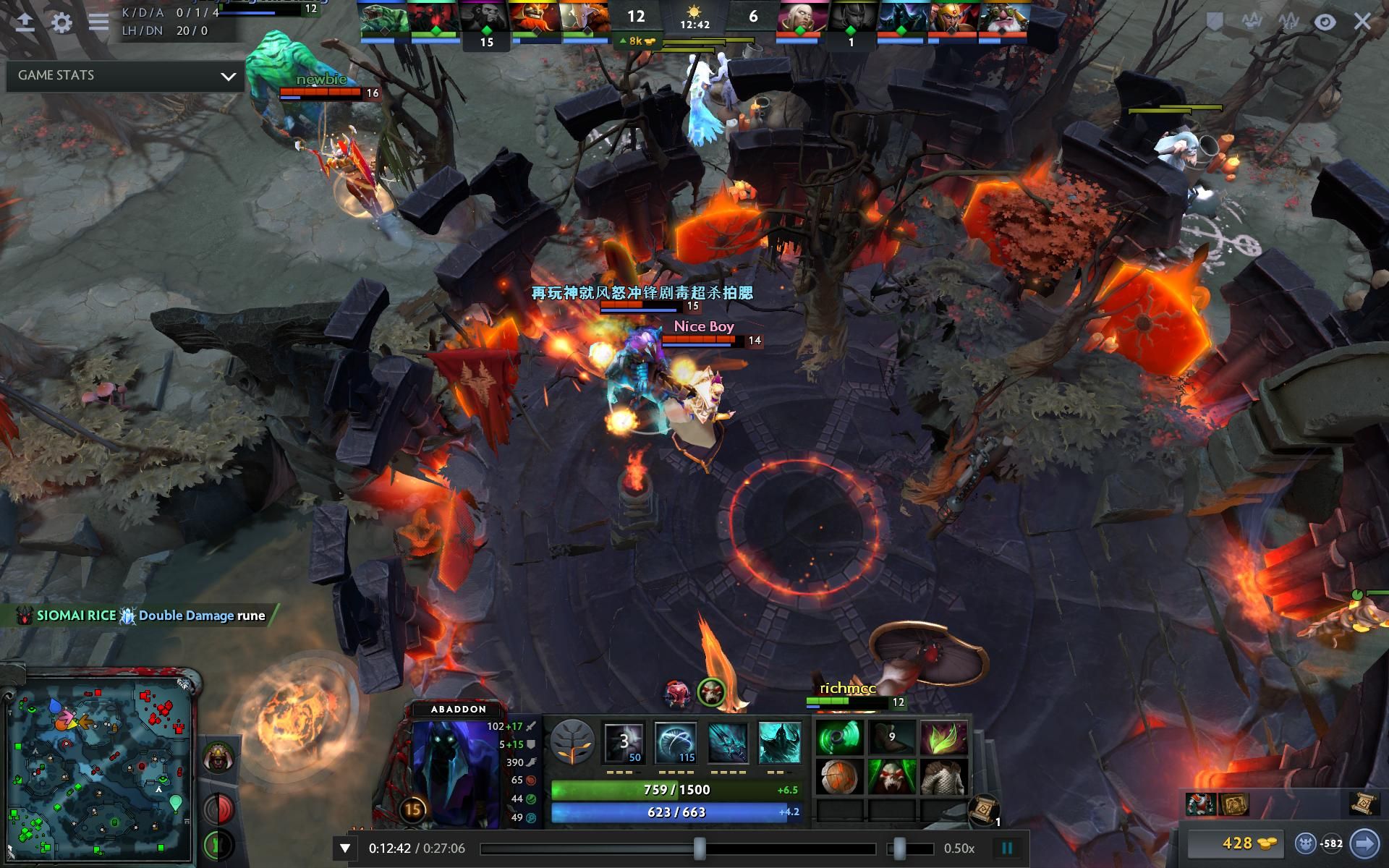Select the red skull mask item slot

pos(891,778)
